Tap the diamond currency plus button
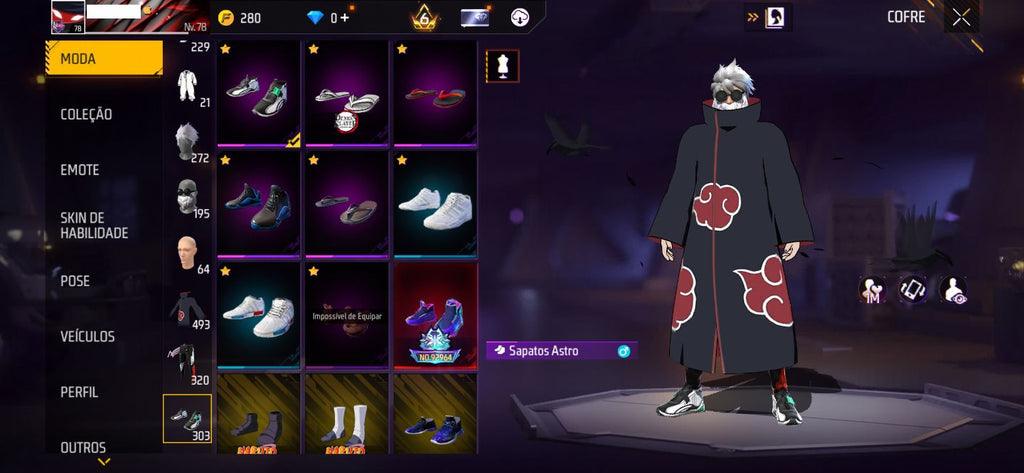 click(345, 18)
